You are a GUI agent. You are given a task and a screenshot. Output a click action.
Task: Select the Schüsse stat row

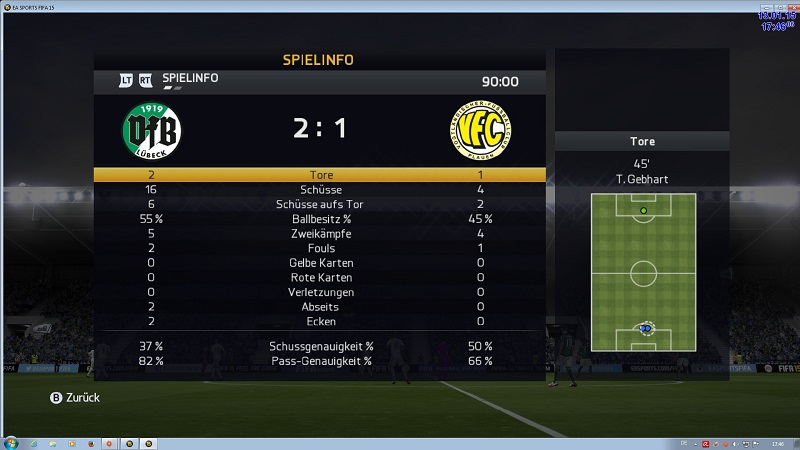320,189
